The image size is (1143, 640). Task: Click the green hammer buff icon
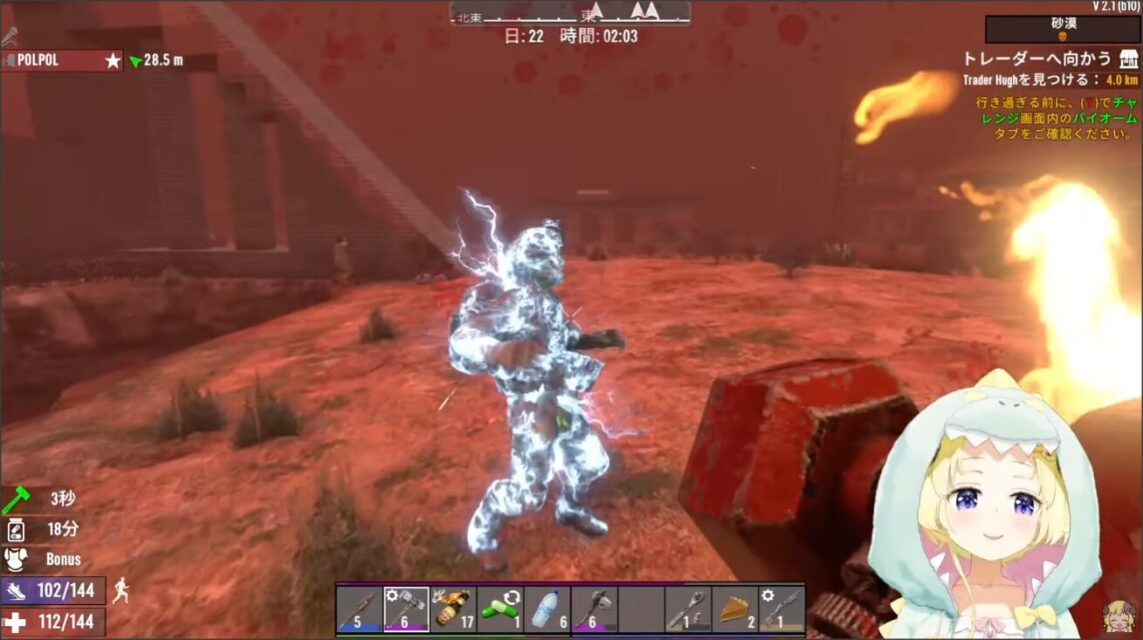click(16, 499)
